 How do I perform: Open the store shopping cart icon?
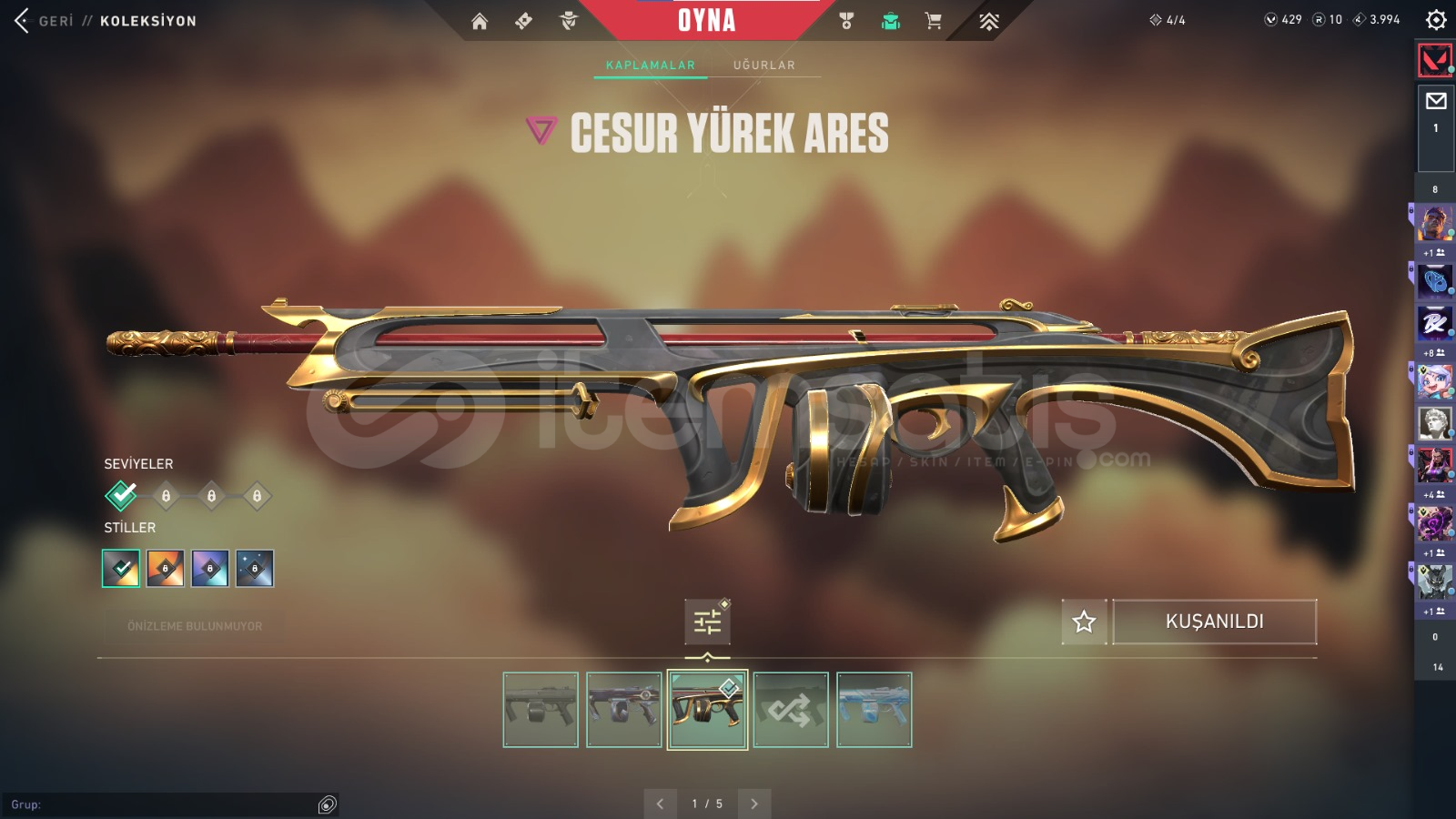tap(933, 21)
